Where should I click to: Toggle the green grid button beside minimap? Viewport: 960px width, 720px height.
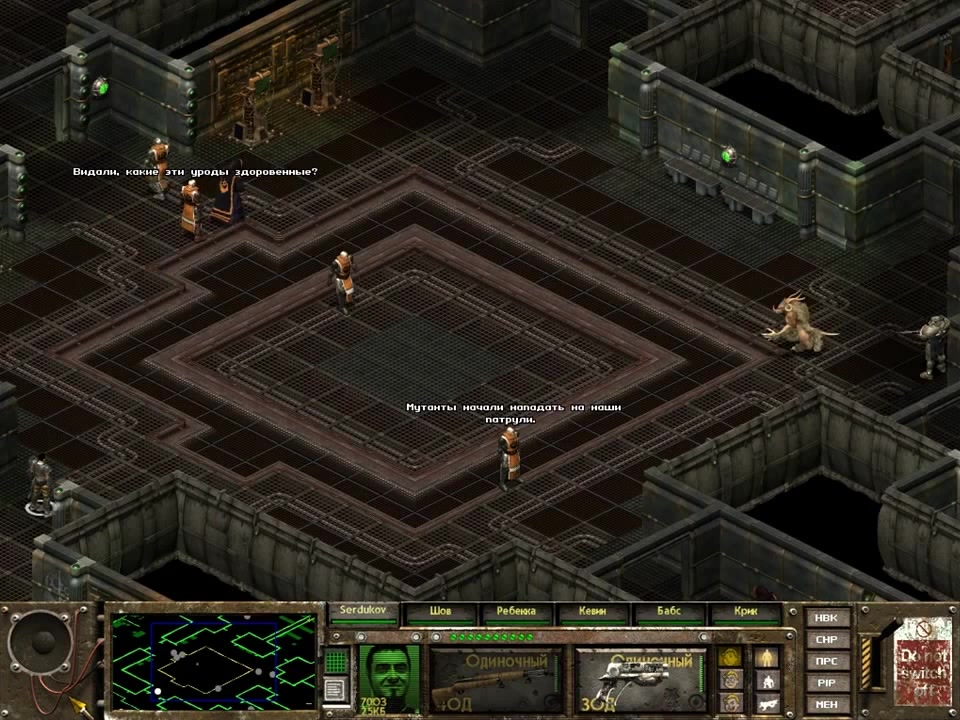pyautogui.click(x=337, y=660)
